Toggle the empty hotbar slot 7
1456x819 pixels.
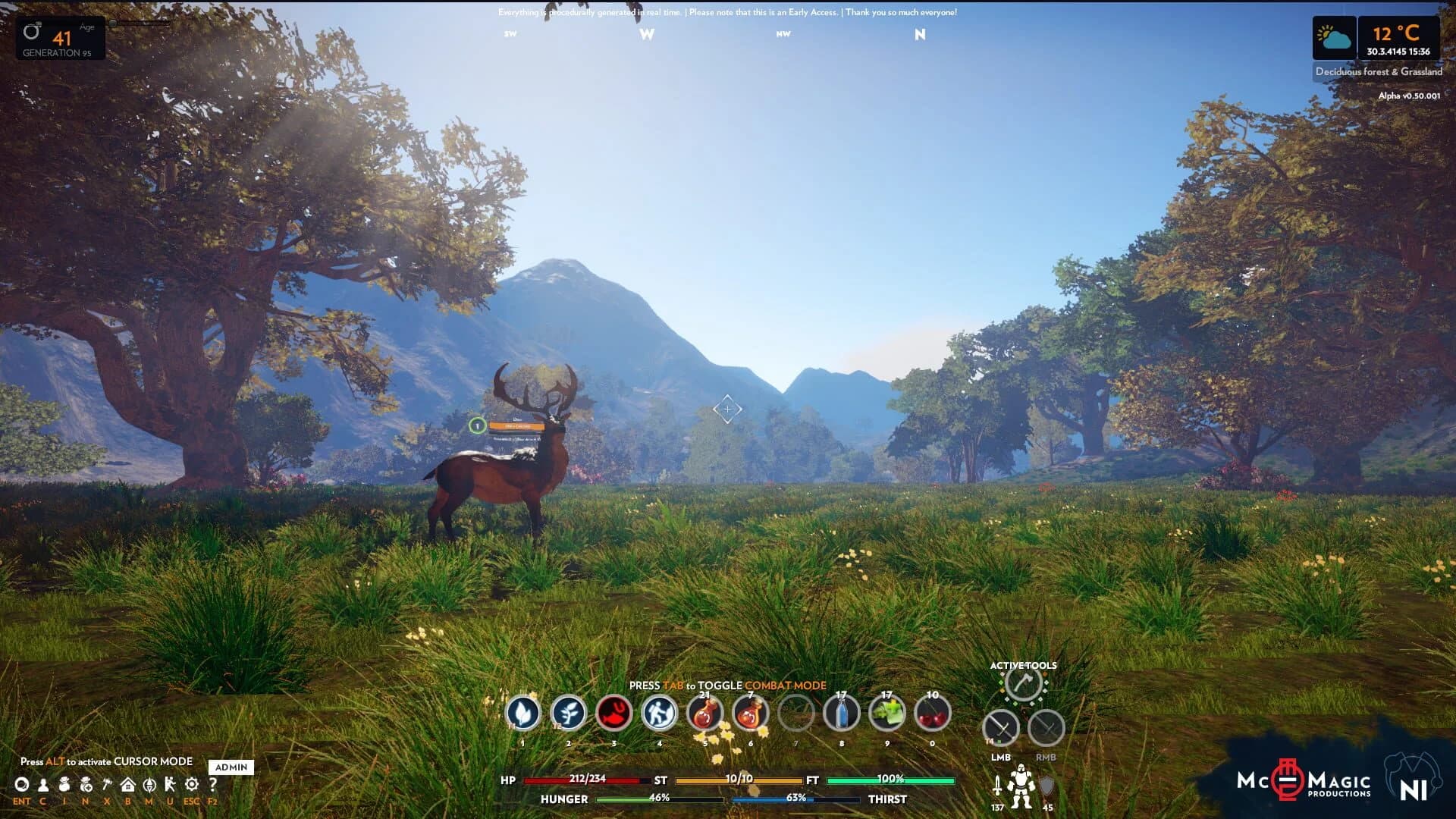(796, 714)
